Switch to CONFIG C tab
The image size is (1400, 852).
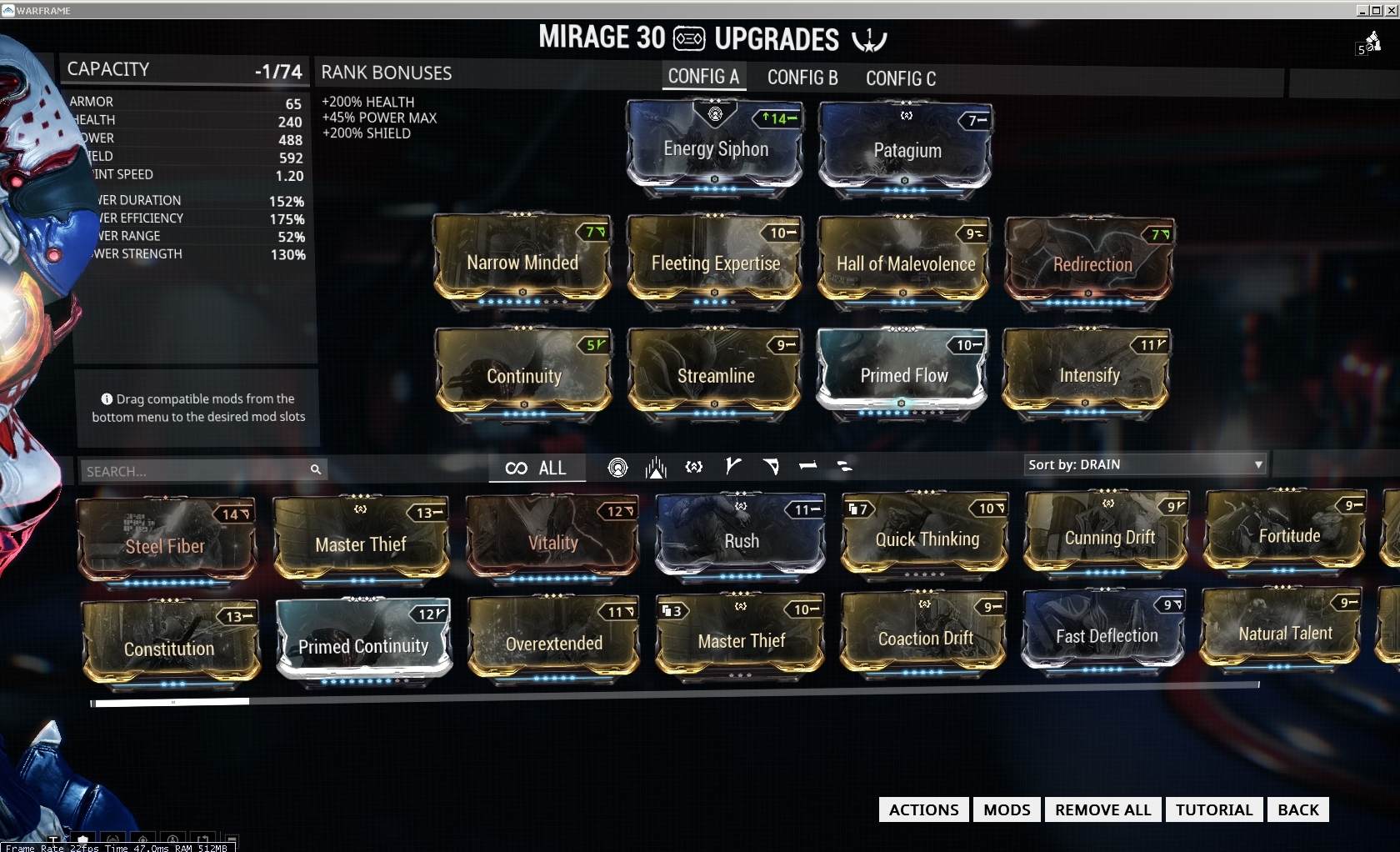(x=900, y=78)
